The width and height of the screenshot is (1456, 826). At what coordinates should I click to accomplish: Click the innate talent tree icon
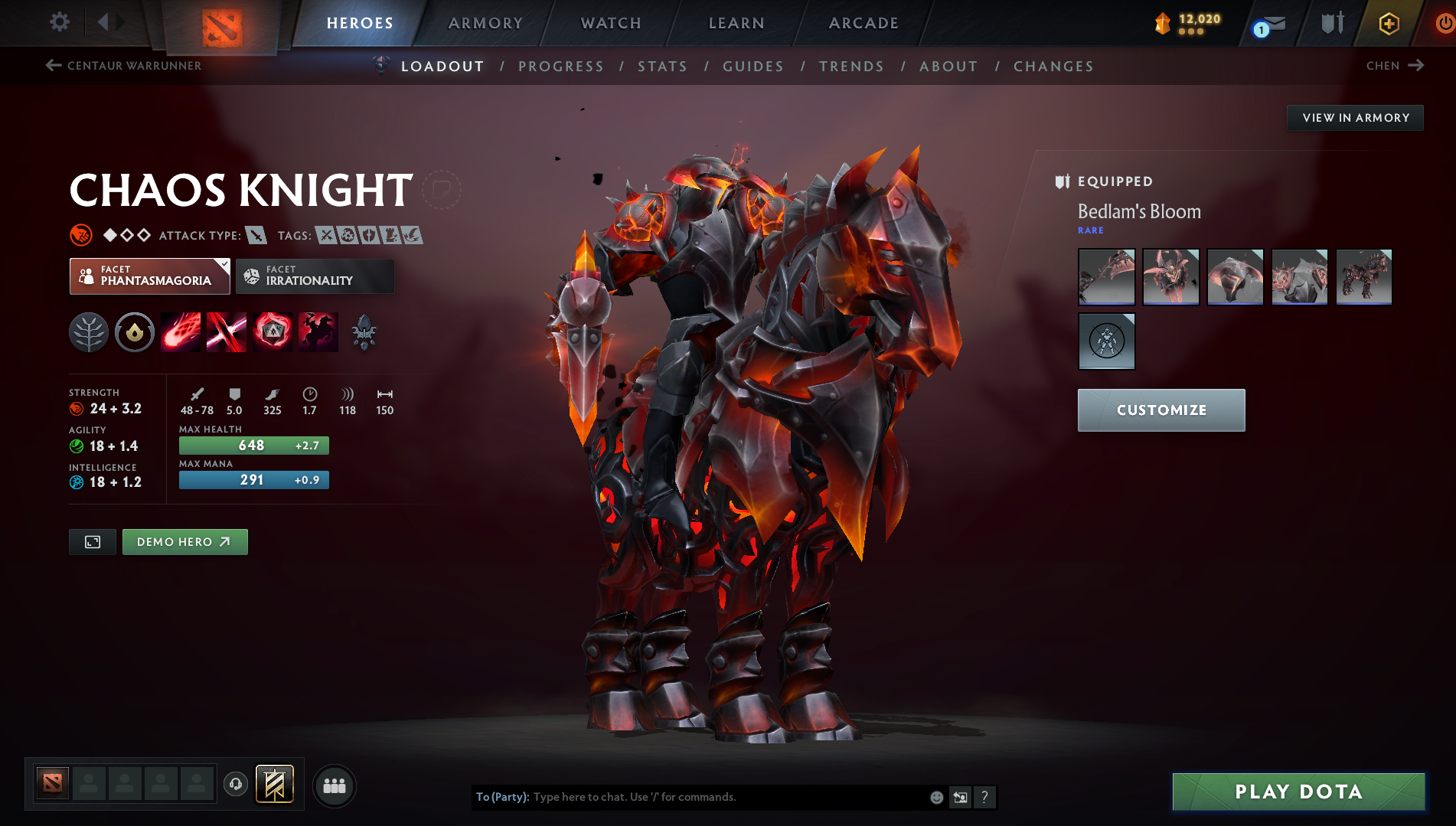tap(89, 331)
